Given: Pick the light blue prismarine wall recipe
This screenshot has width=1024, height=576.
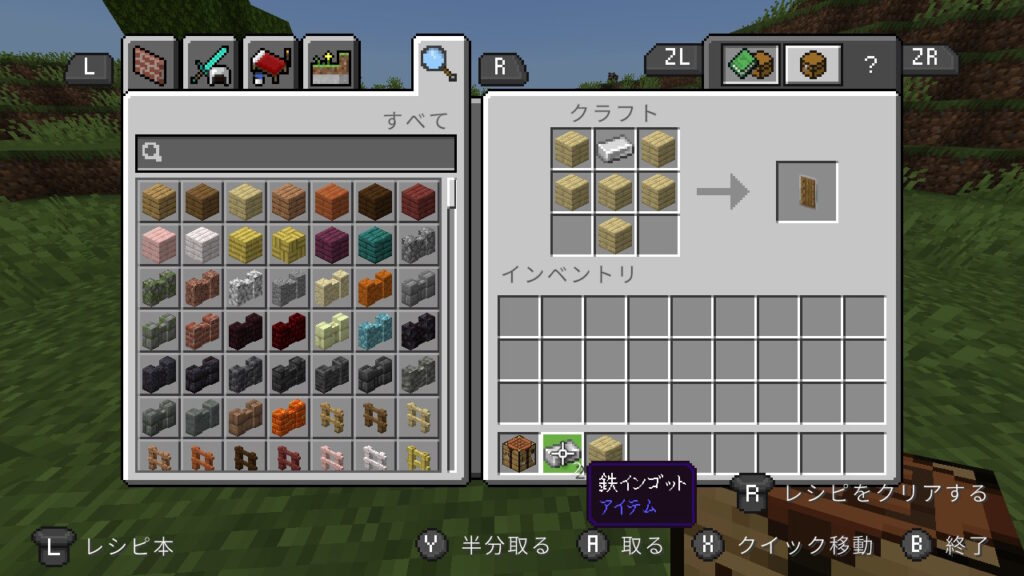Looking at the screenshot, I should [377, 329].
